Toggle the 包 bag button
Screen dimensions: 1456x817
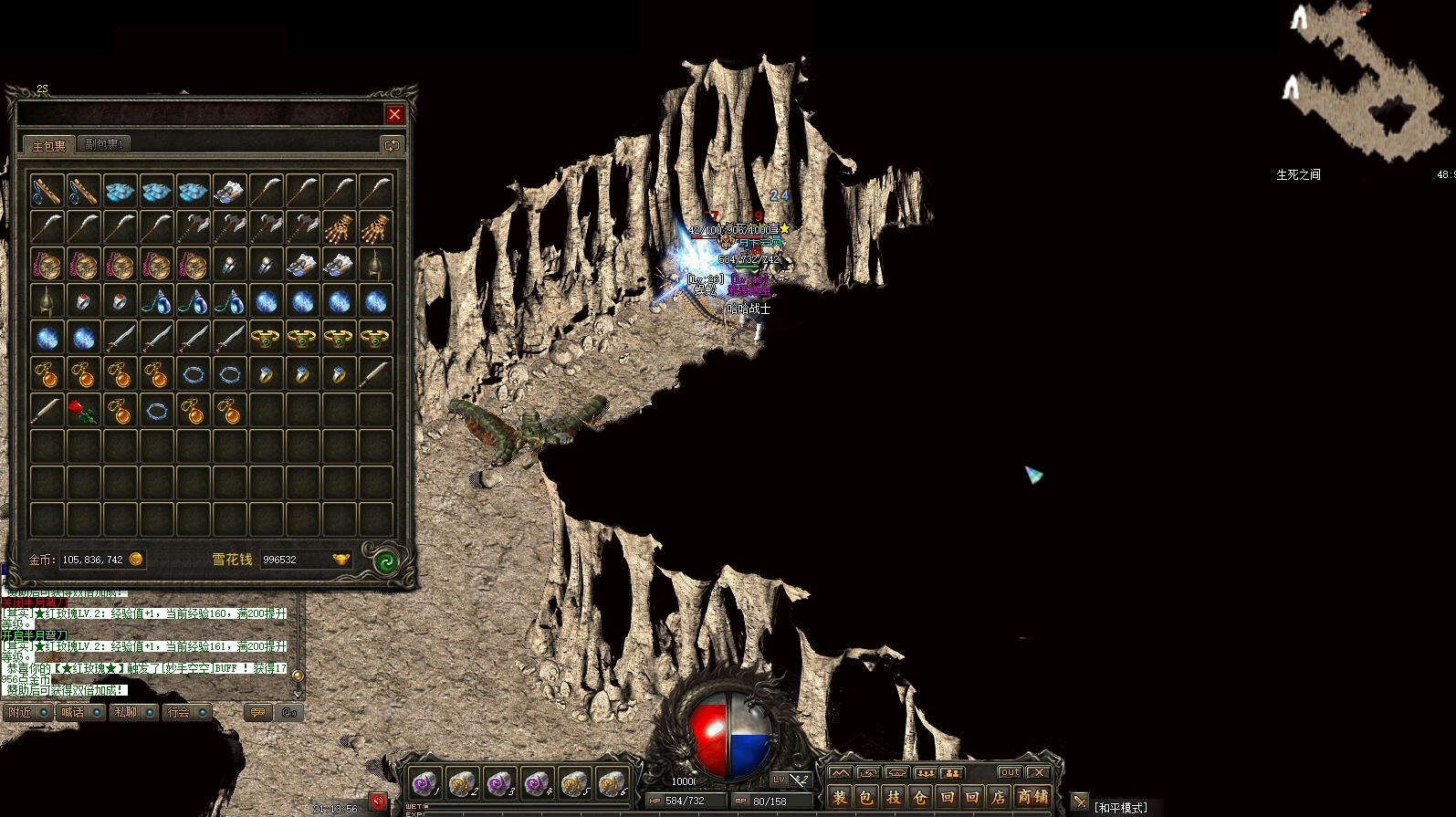tap(866, 797)
